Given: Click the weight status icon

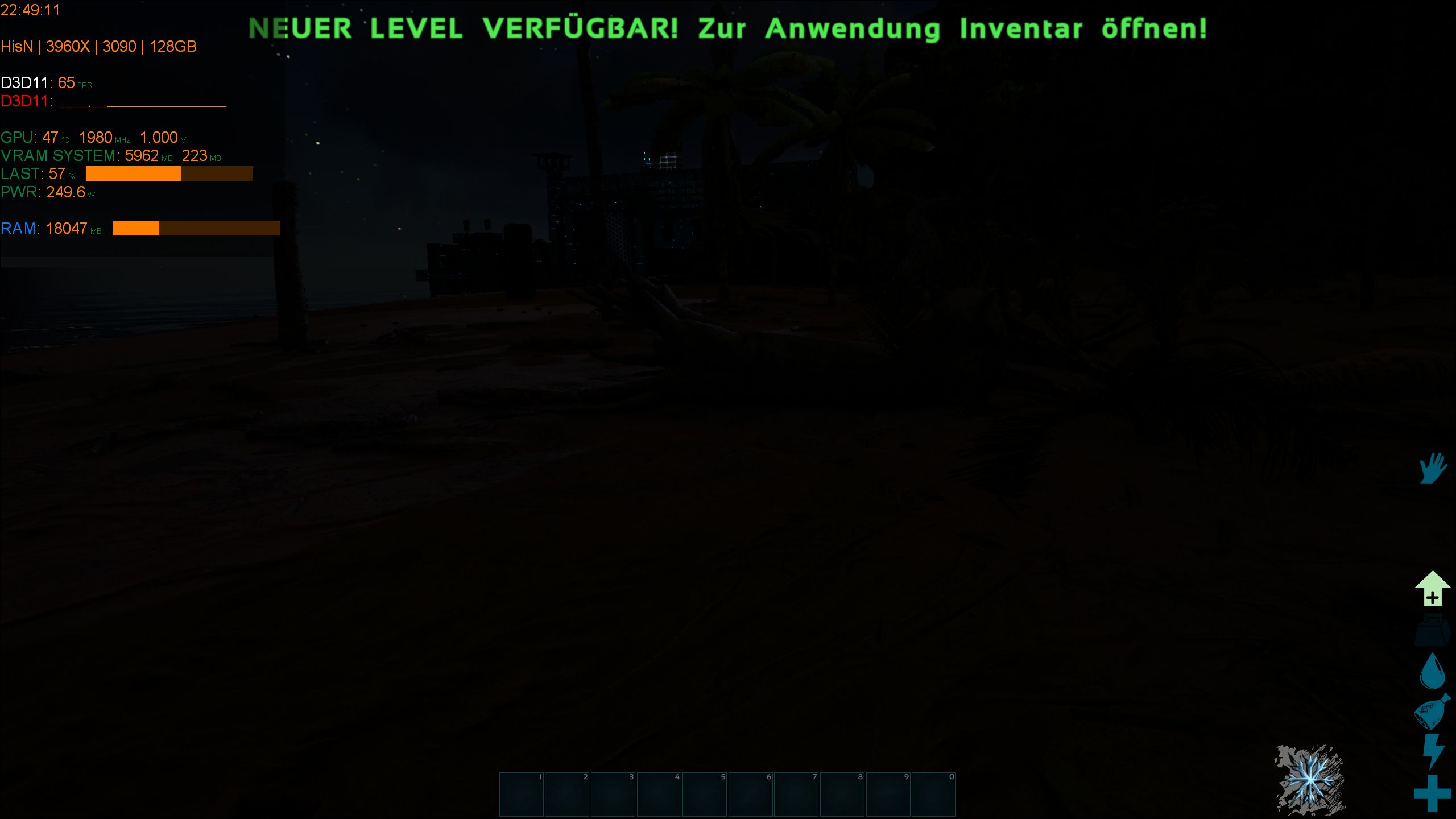Looking at the screenshot, I should pos(1432,630).
